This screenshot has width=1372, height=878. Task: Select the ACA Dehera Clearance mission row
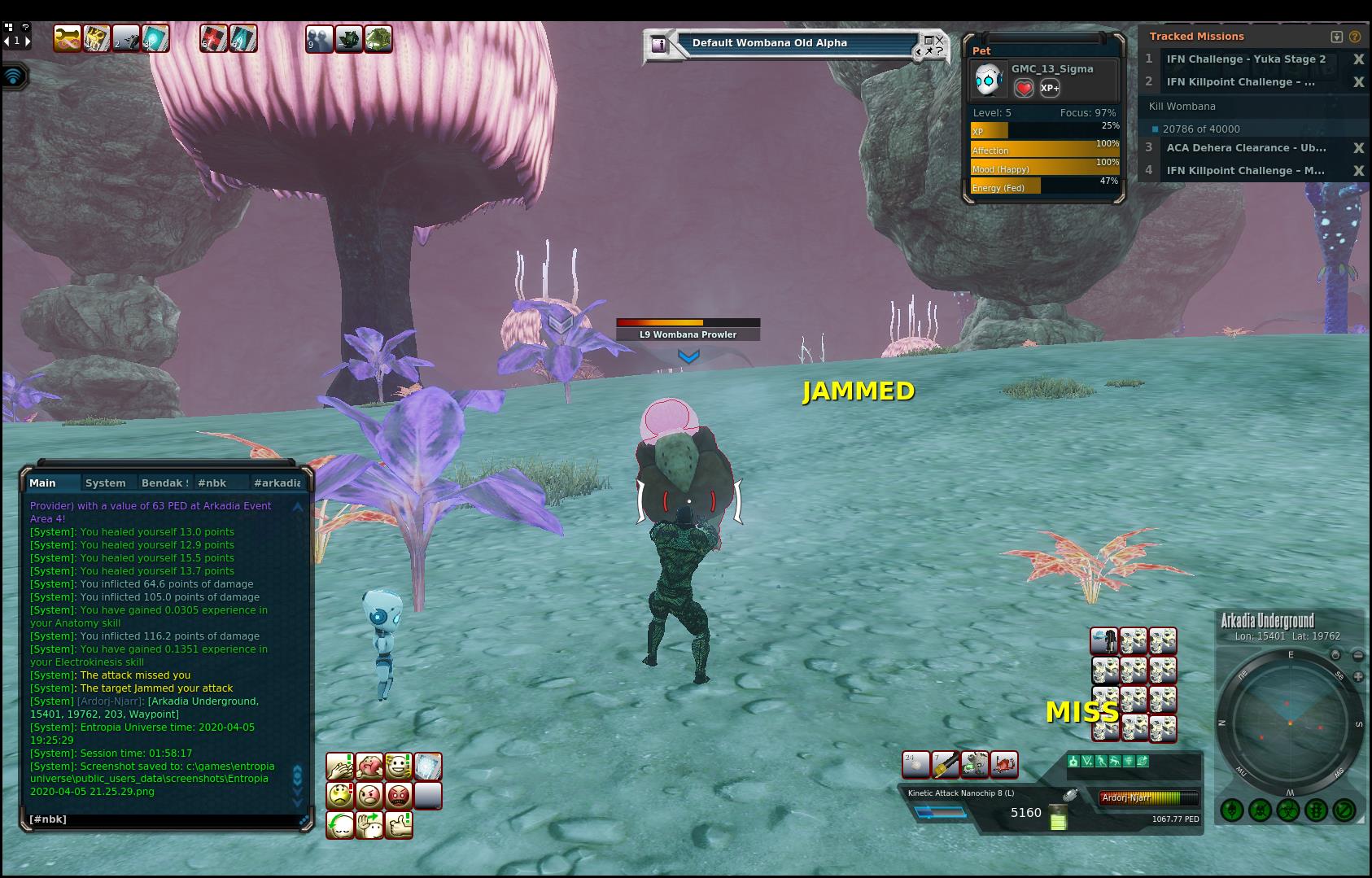tap(1246, 148)
